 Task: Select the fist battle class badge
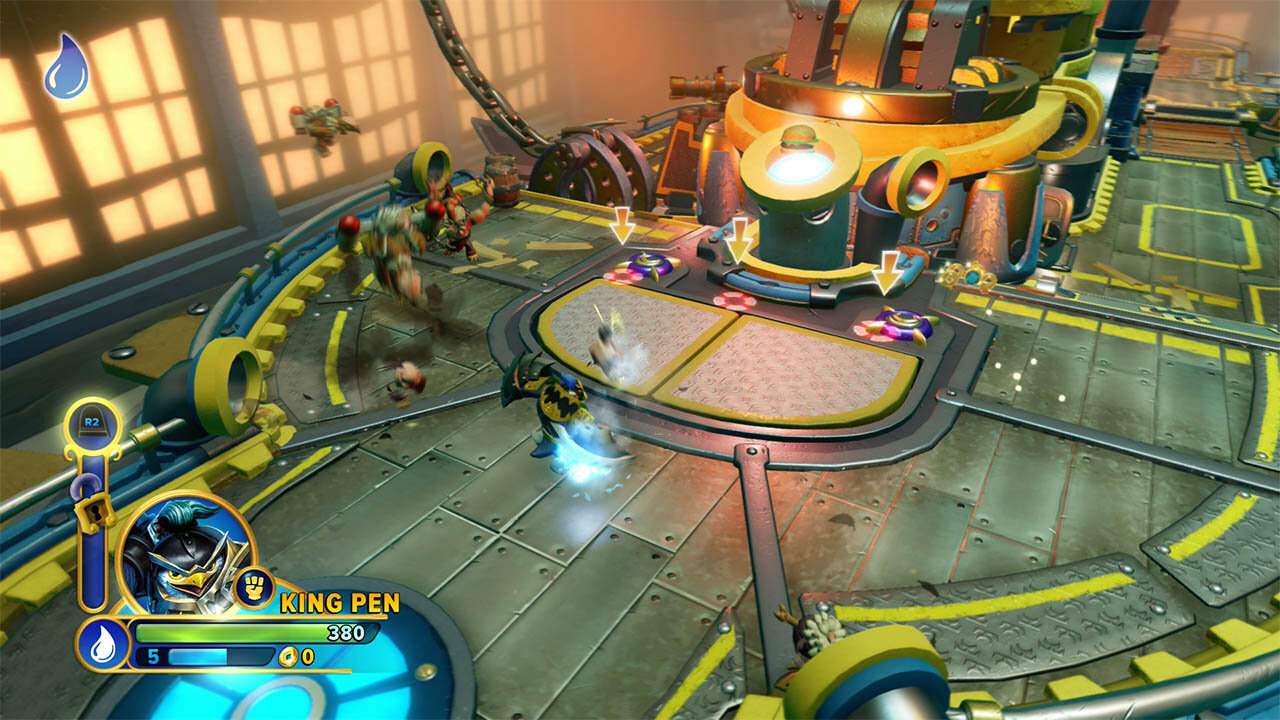point(254,588)
